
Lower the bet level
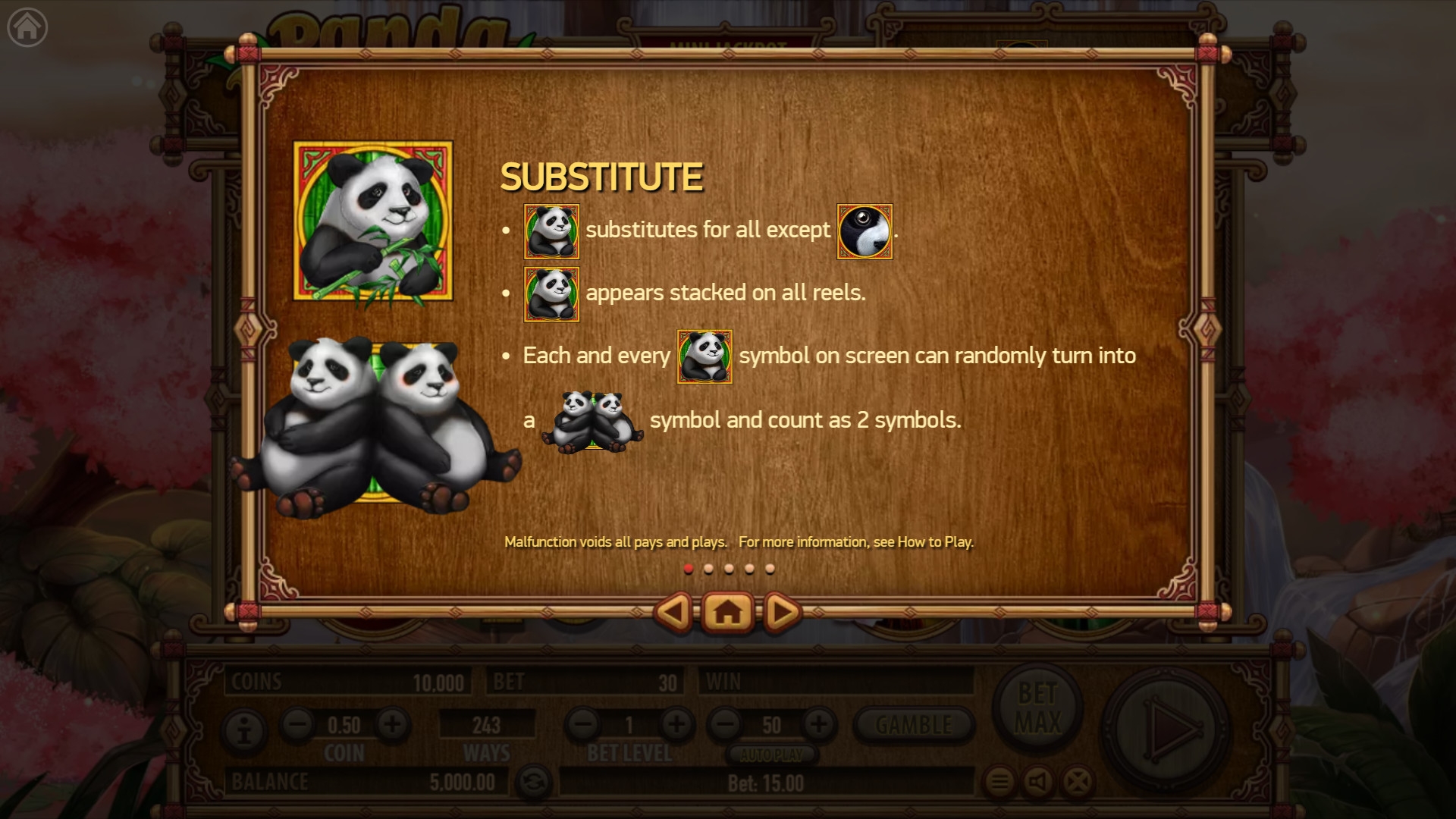pos(582,724)
